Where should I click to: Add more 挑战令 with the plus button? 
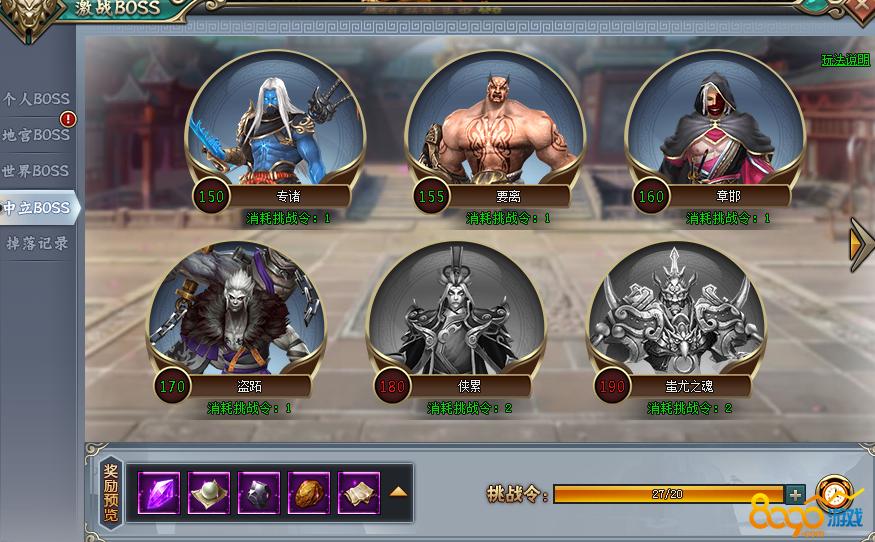point(795,494)
